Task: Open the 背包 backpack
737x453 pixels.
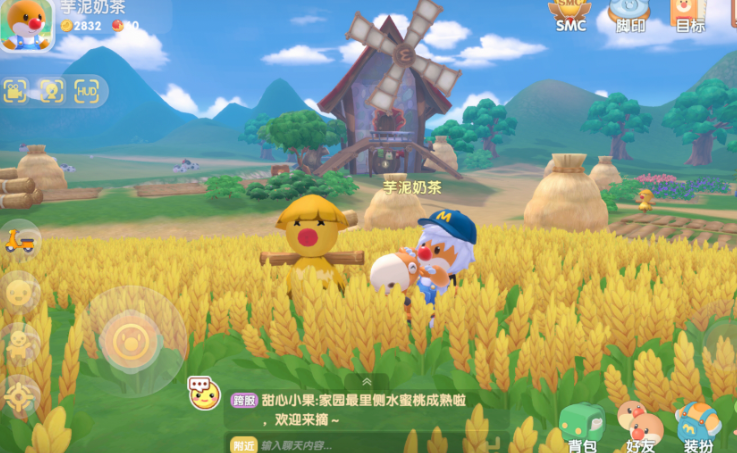Action: coord(581,426)
